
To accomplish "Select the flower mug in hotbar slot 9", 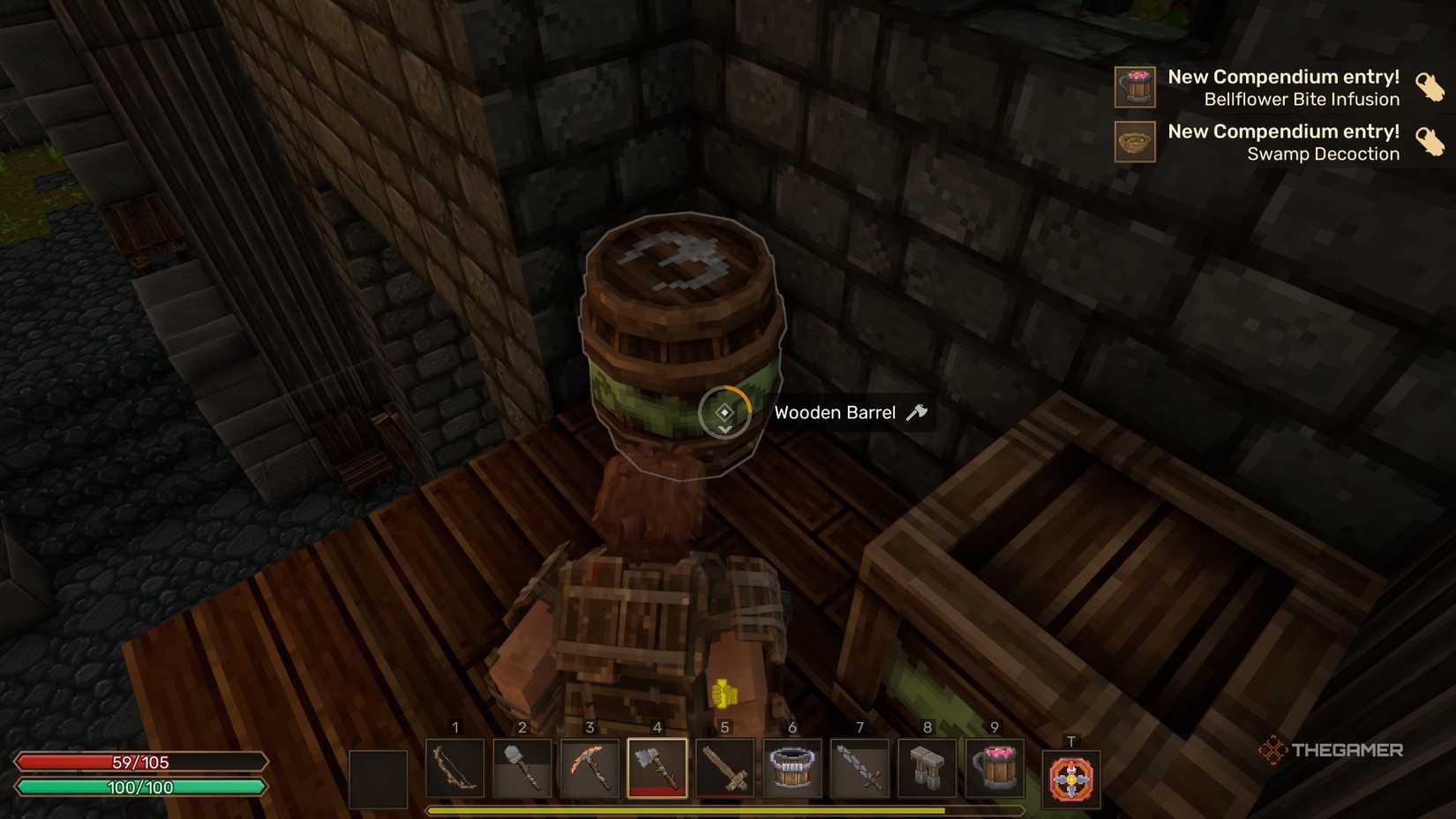I will pyautogui.click(x=994, y=769).
